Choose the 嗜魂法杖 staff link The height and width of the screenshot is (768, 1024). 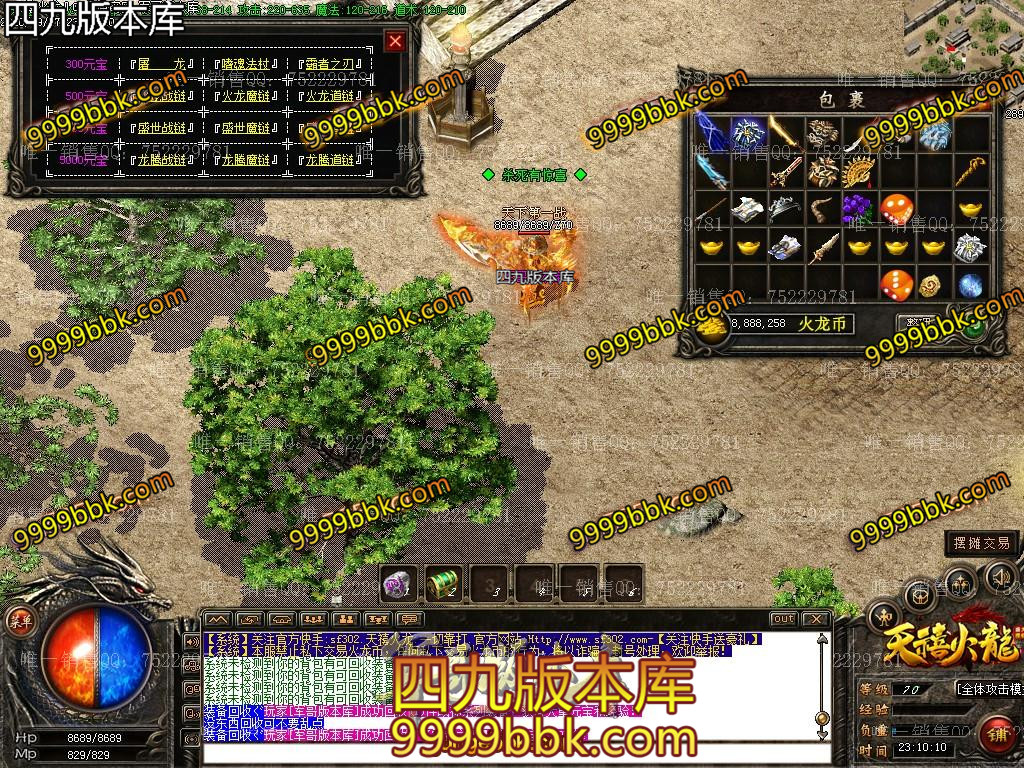pyautogui.click(x=246, y=64)
